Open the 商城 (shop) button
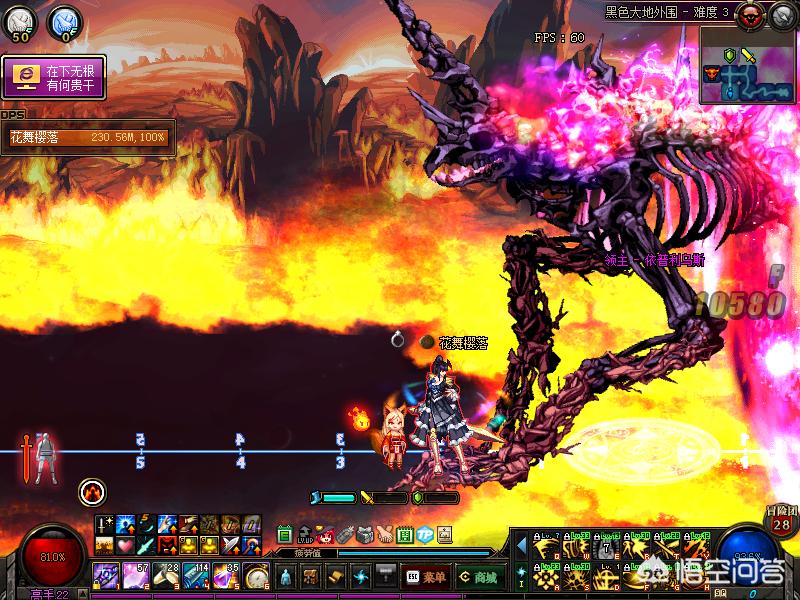Image resolution: width=800 pixels, height=600 pixels. (x=478, y=576)
